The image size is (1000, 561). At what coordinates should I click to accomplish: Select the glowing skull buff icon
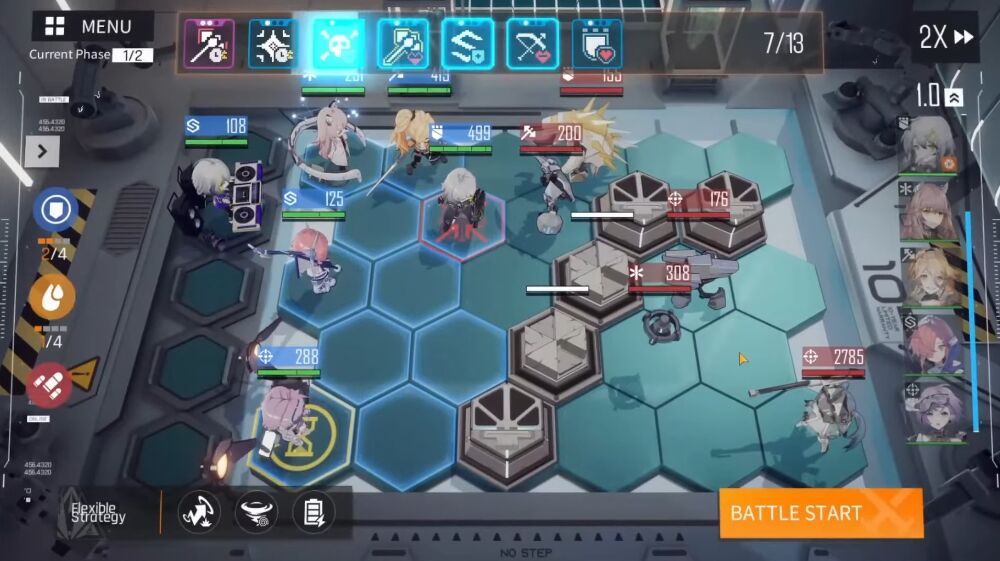(x=338, y=44)
